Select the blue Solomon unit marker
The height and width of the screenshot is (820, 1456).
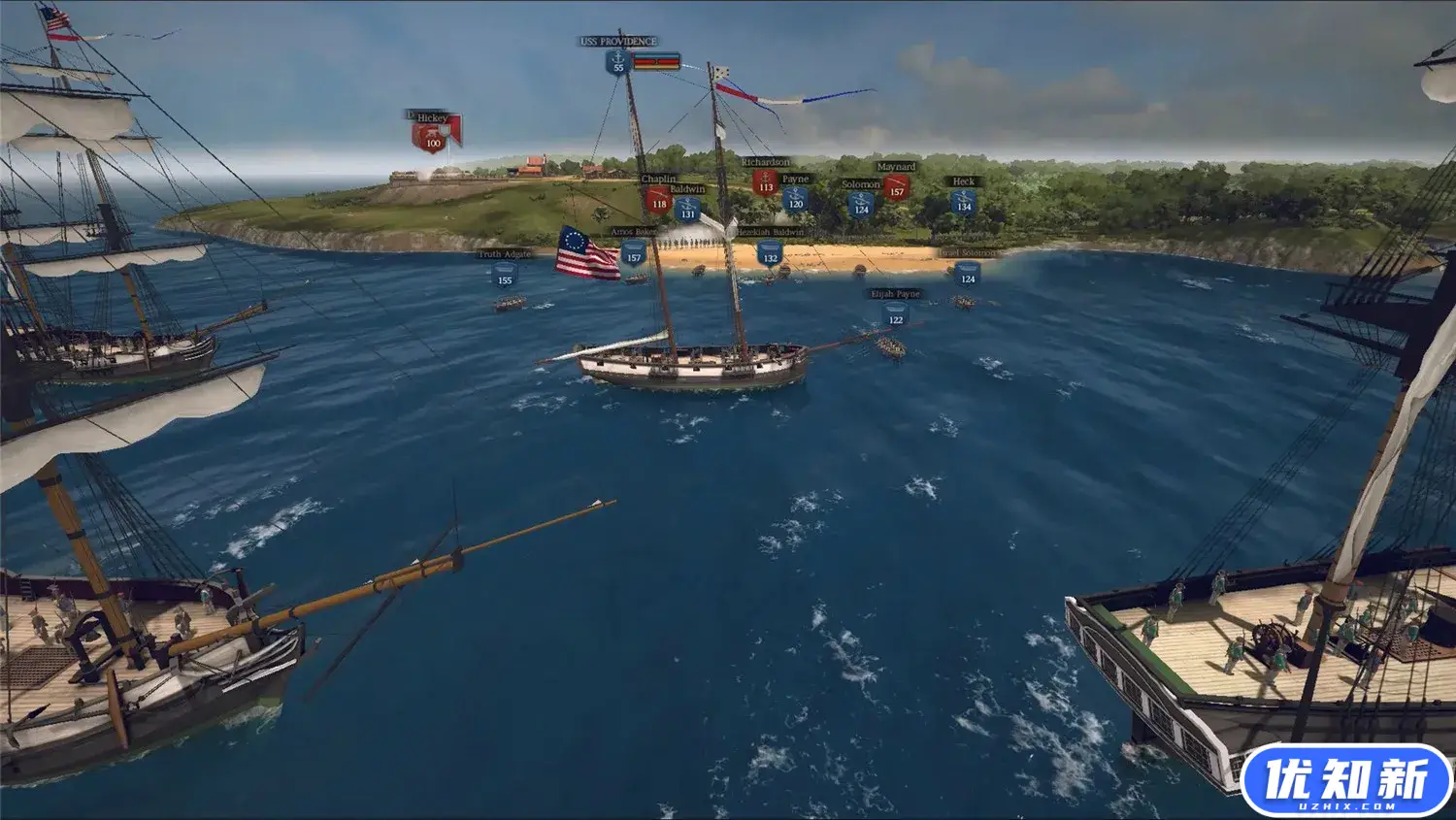click(x=861, y=205)
